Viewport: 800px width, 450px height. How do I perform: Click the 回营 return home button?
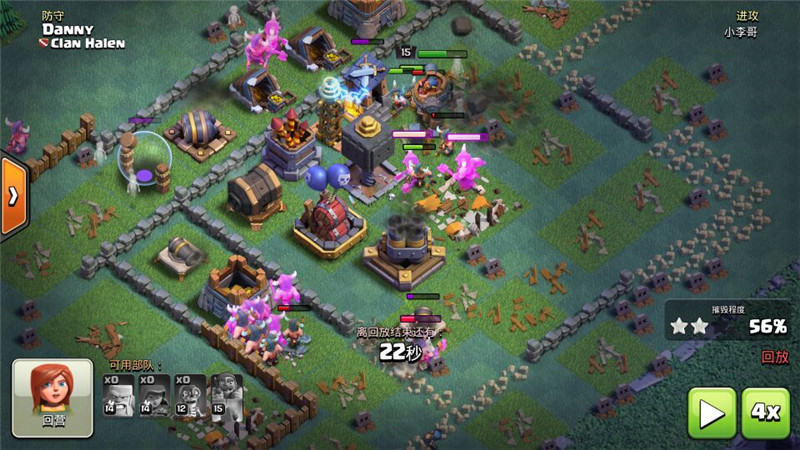tap(52, 393)
